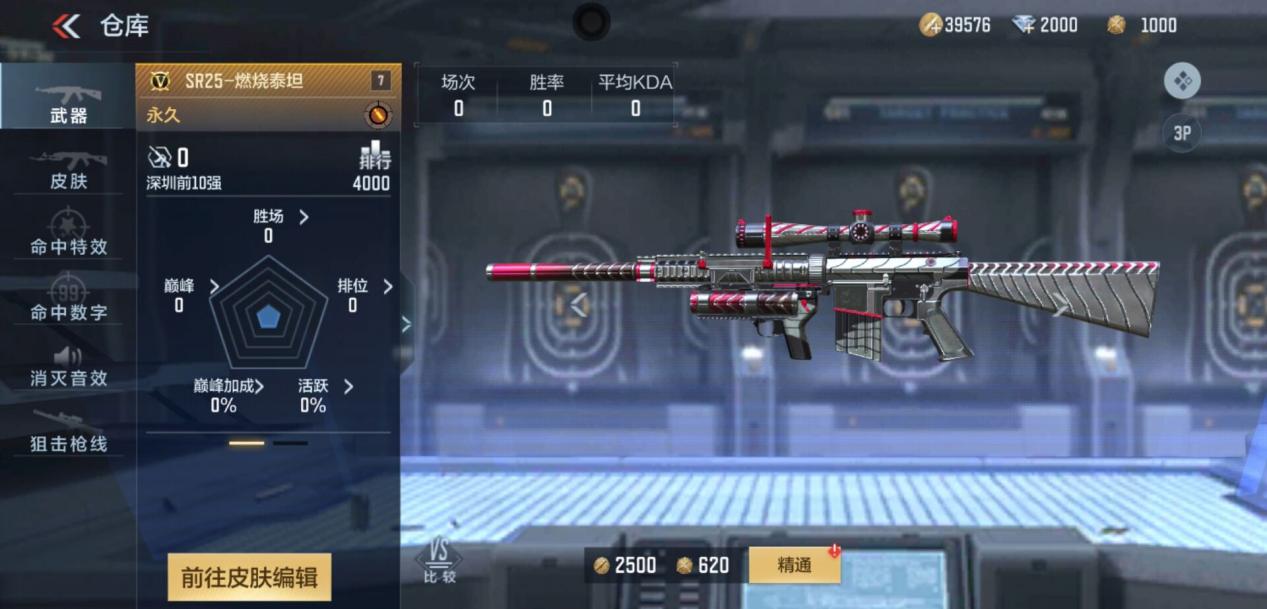Select the 命中特效 tab
The width and height of the screenshot is (1267, 609).
coord(68,234)
